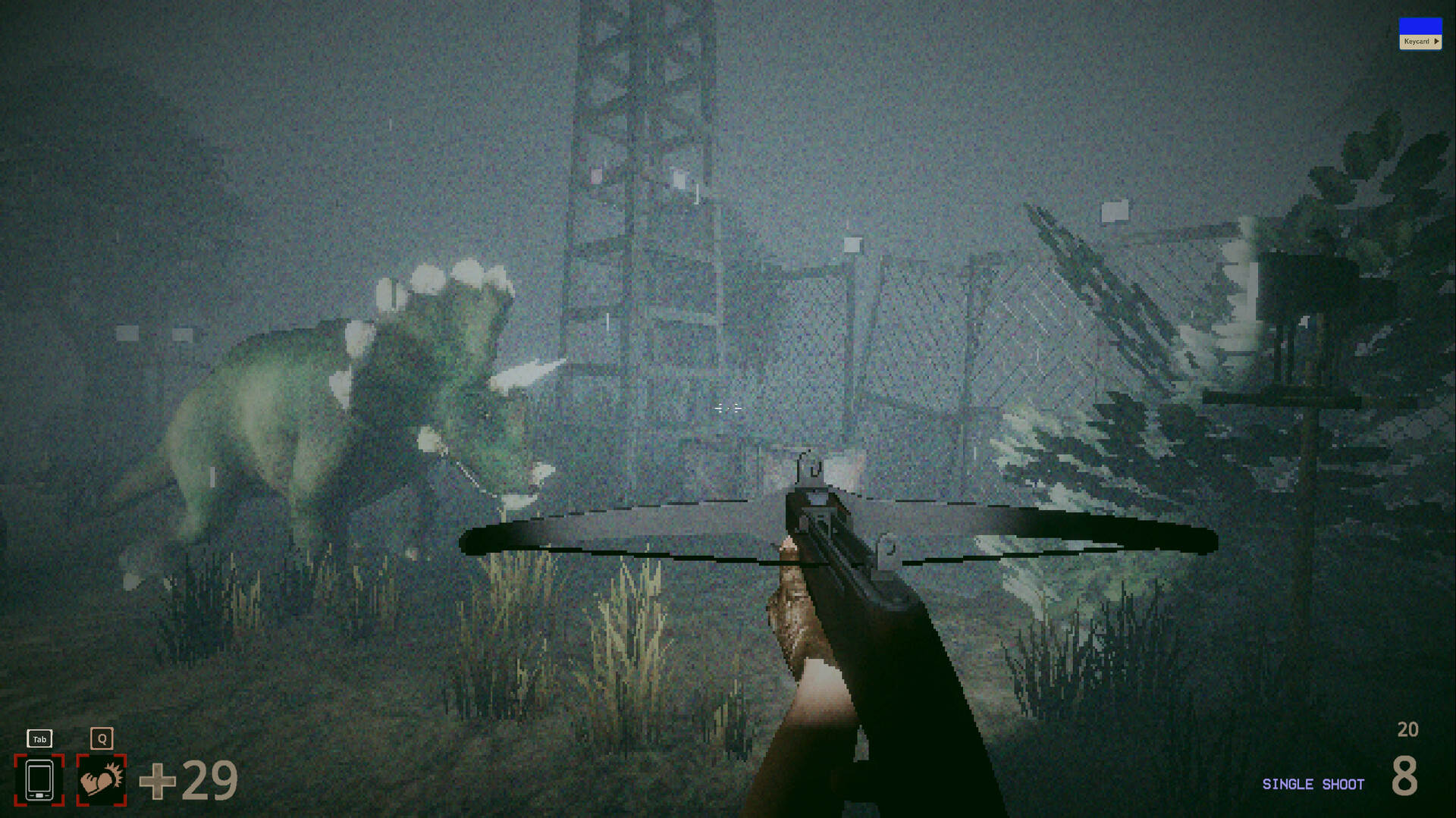Expand the Keycard notification arrow
This screenshot has width=1456, height=818.
[x=1437, y=41]
